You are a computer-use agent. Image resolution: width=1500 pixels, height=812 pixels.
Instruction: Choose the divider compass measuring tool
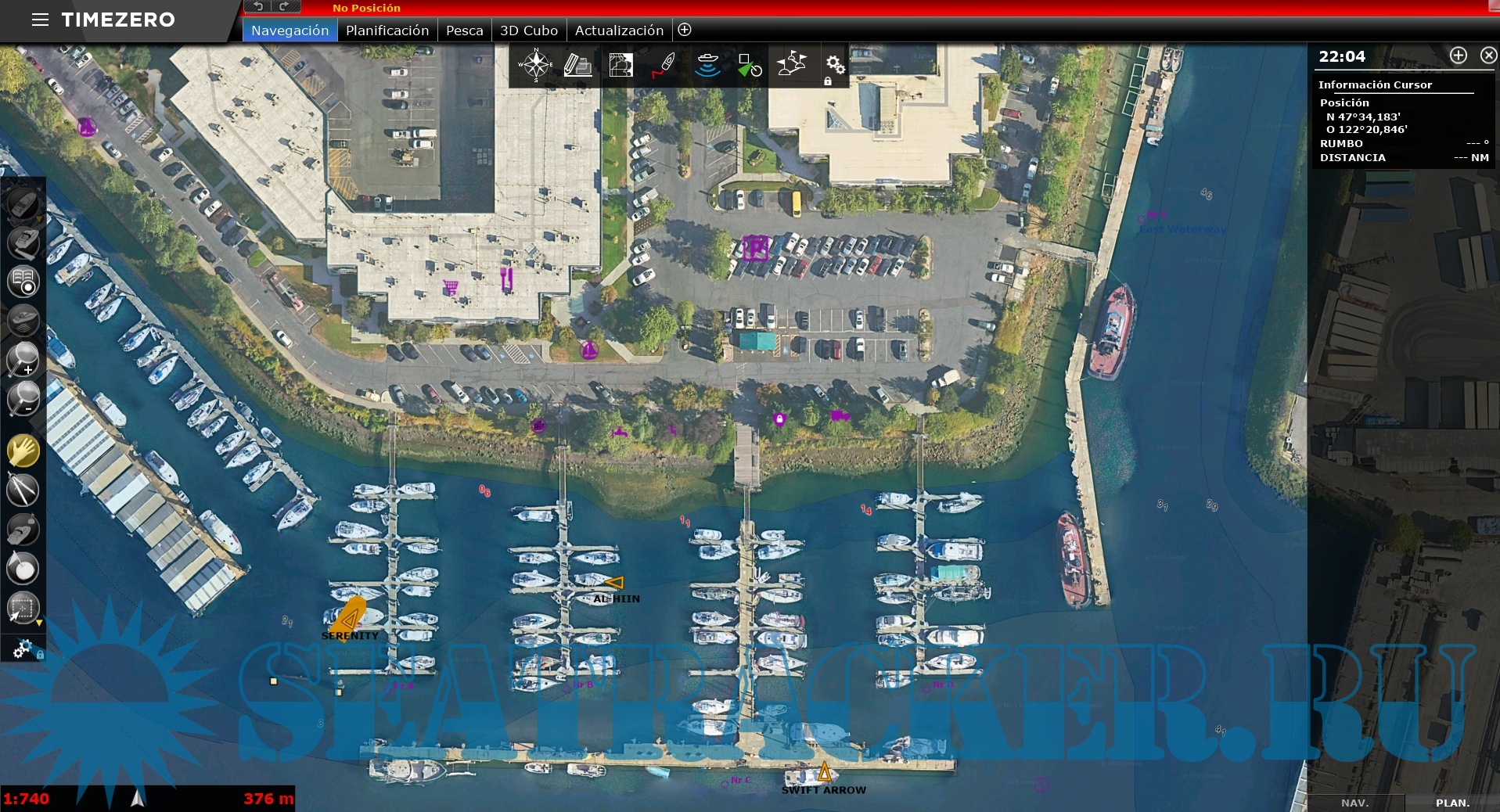coord(23,490)
